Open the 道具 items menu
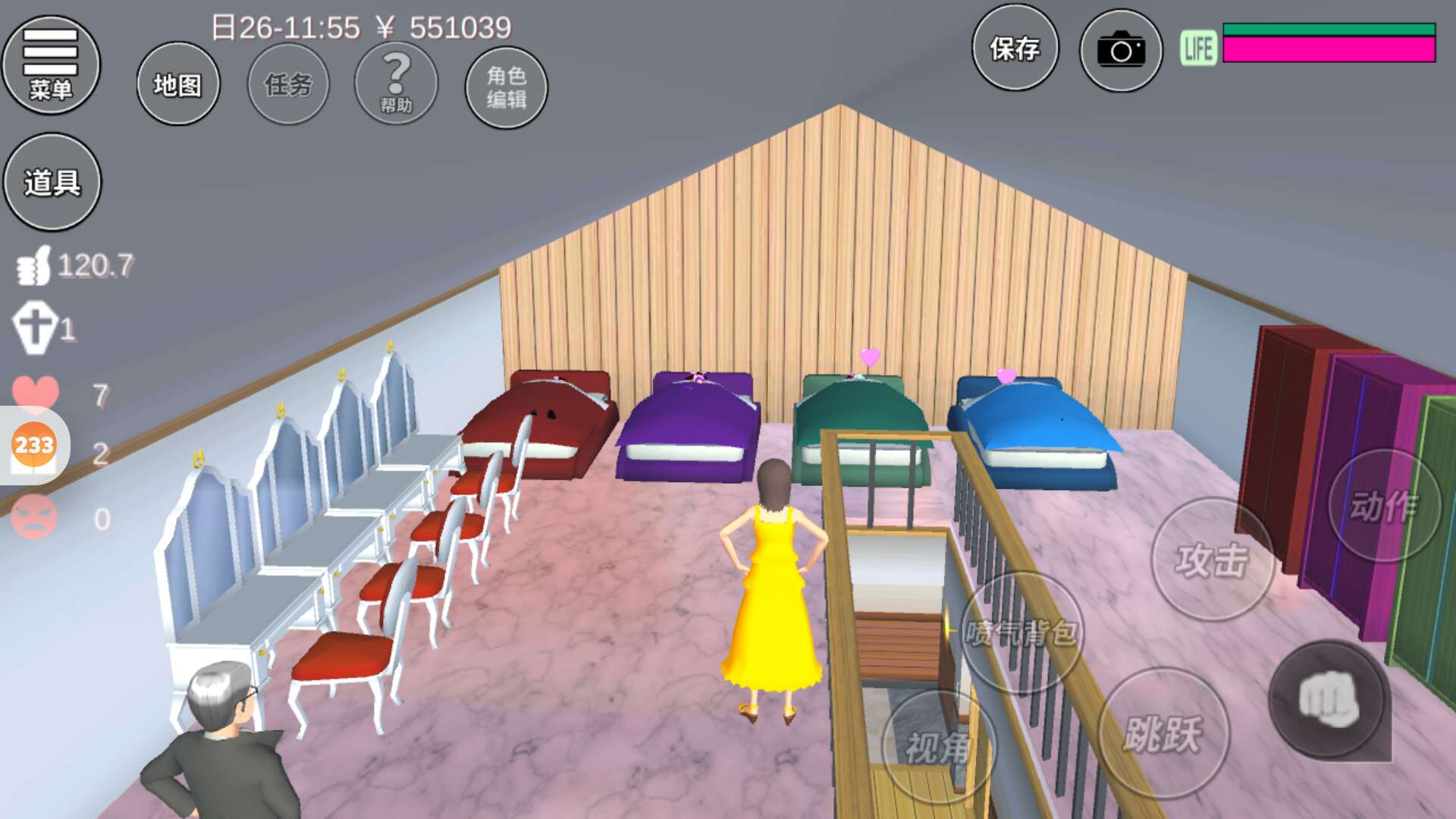This screenshot has width=1456, height=819. [x=52, y=182]
